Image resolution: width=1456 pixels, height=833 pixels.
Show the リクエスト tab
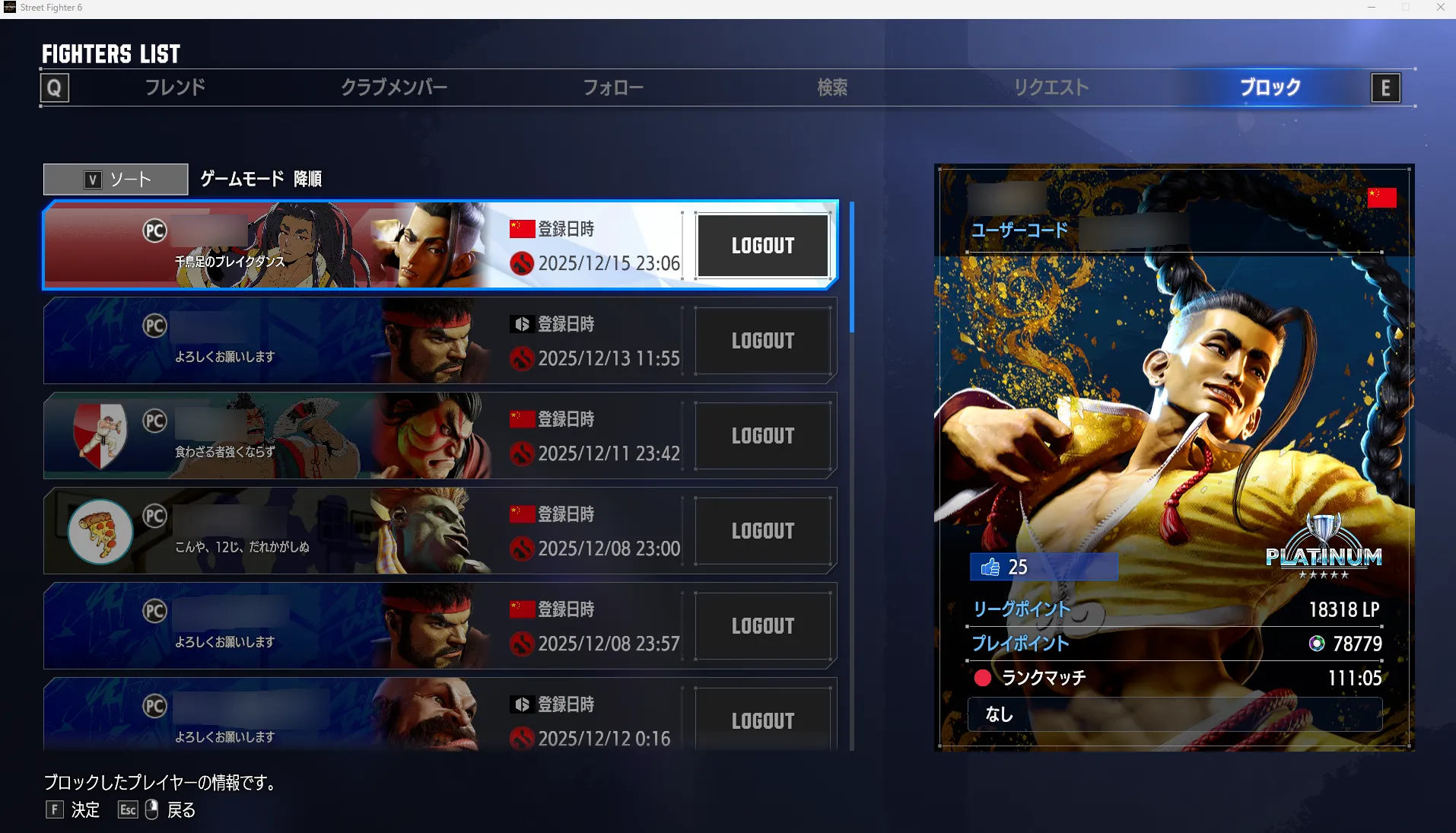(x=1051, y=87)
